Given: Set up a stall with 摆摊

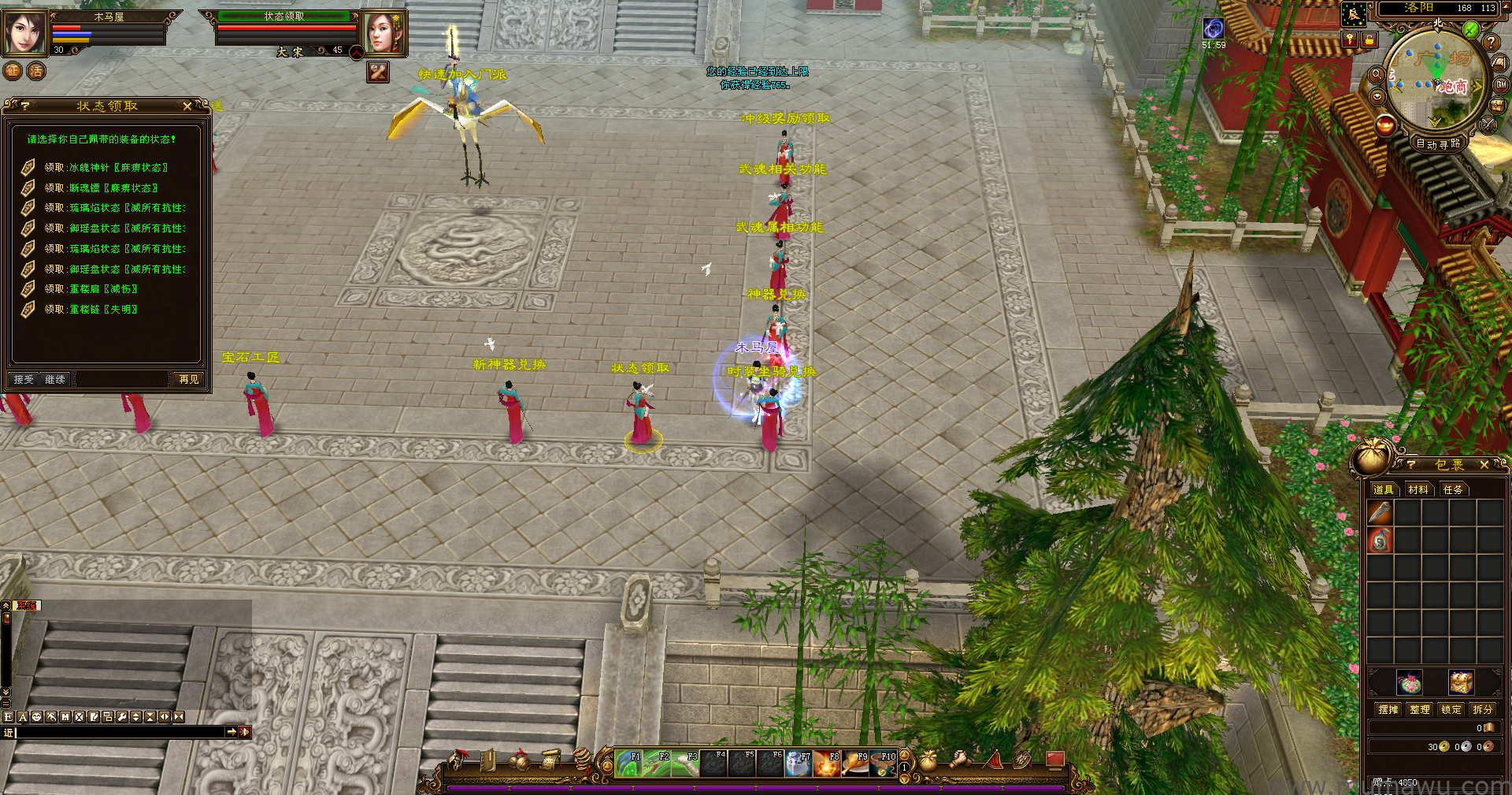Looking at the screenshot, I should point(1388,709).
